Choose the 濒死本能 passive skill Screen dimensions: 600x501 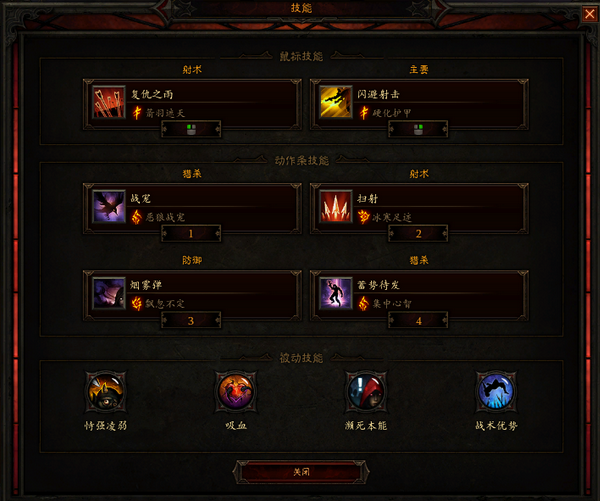[x=364, y=389]
